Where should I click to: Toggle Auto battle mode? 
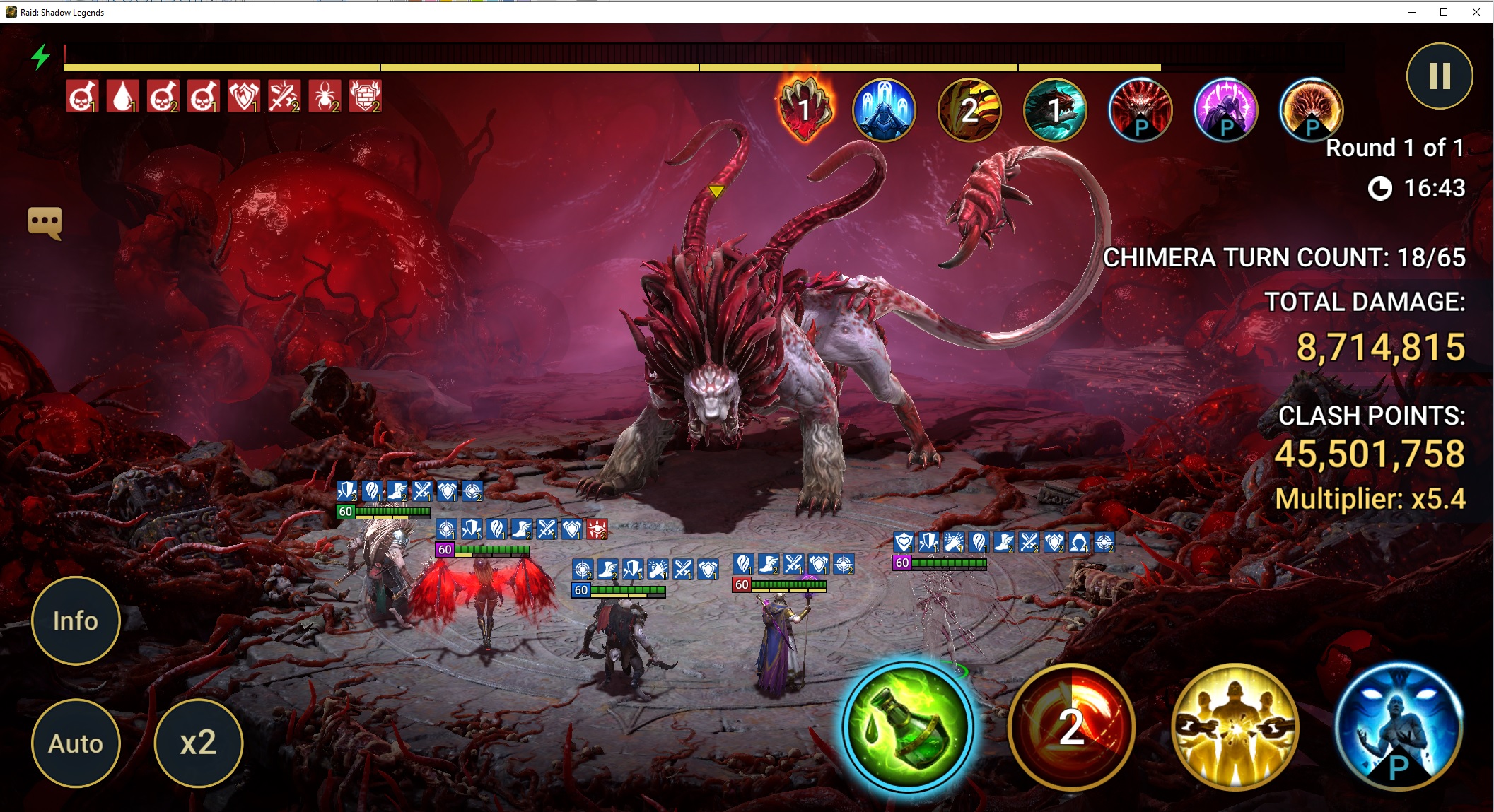pyautogui.click(x=76, y=743)
